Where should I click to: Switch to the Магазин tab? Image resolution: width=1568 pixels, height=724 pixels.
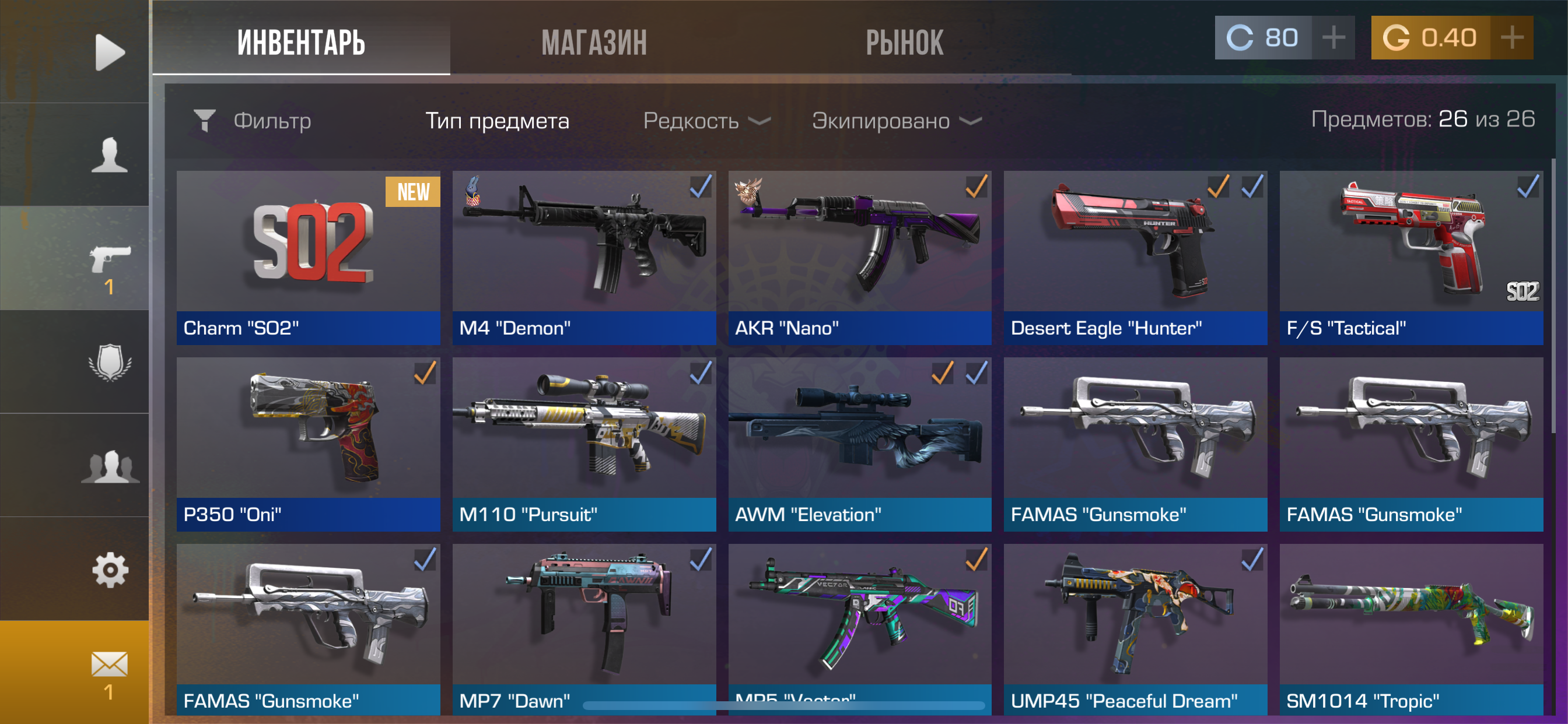pyautogui.click(x=593, y=42)
